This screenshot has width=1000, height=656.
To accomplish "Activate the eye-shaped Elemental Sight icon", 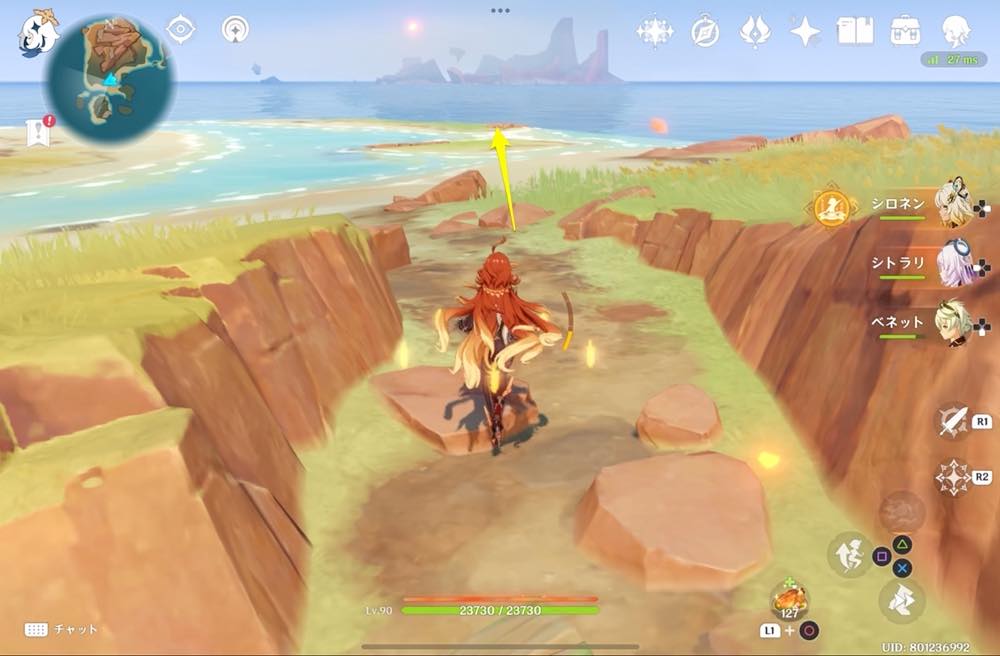I will (180, 30).
